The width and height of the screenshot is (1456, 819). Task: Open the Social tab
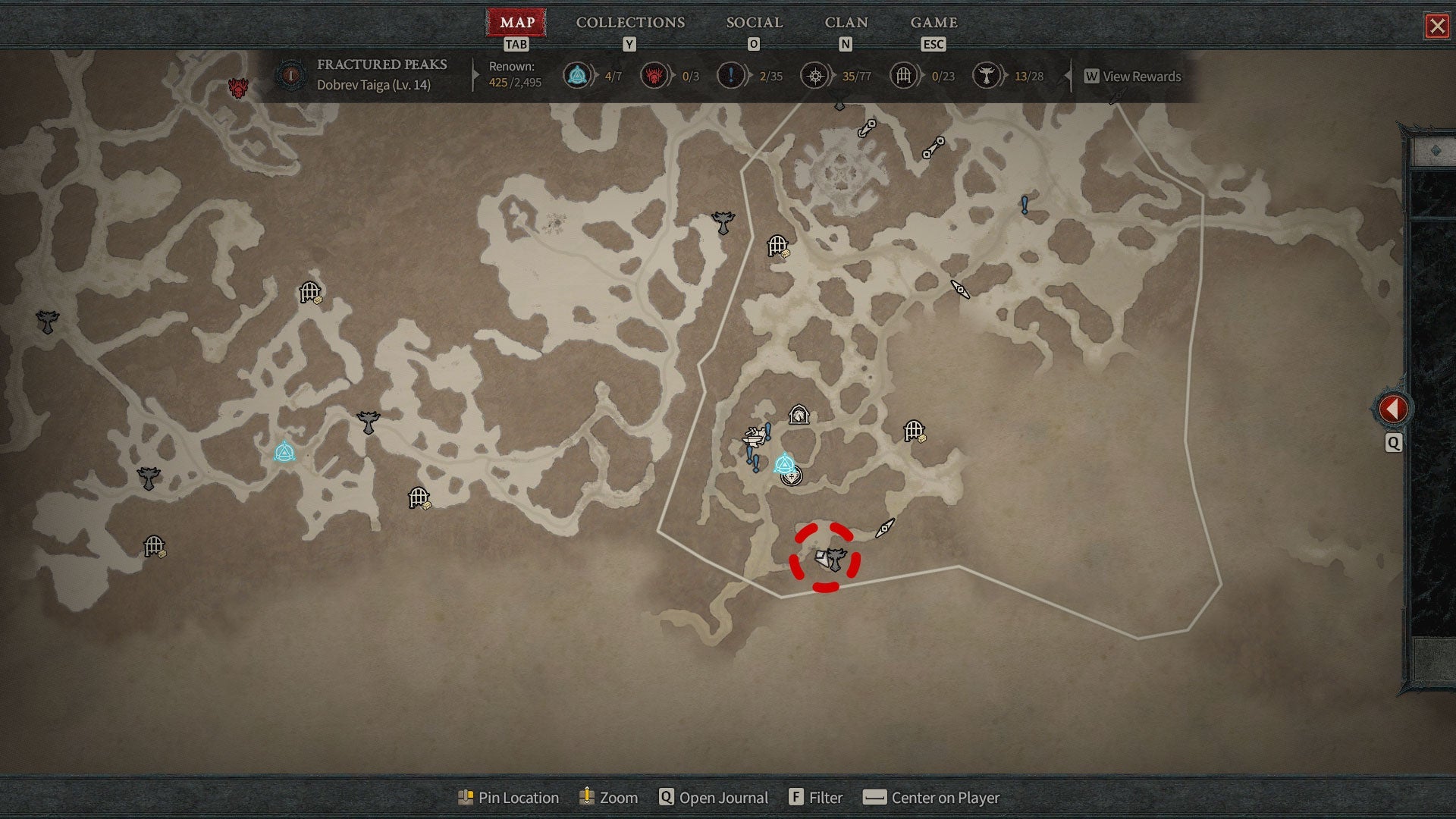pyautogui.click(x=754, y=23)
